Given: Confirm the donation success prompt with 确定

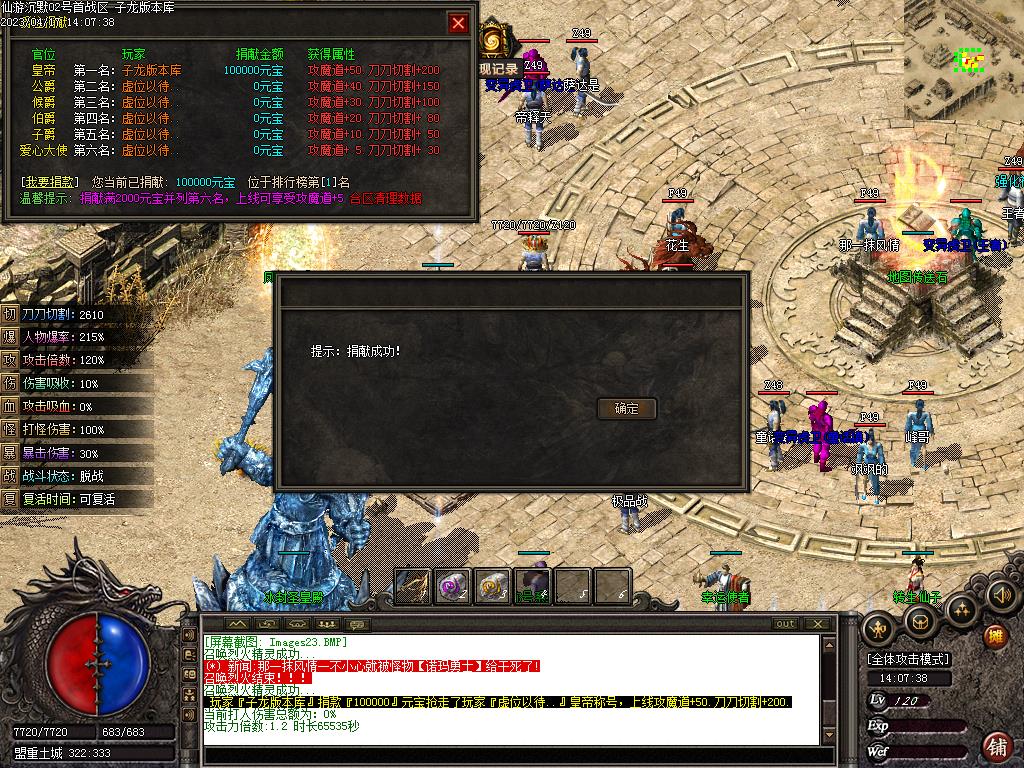Looking at the screenshot, I should click(x=626, y=408).
